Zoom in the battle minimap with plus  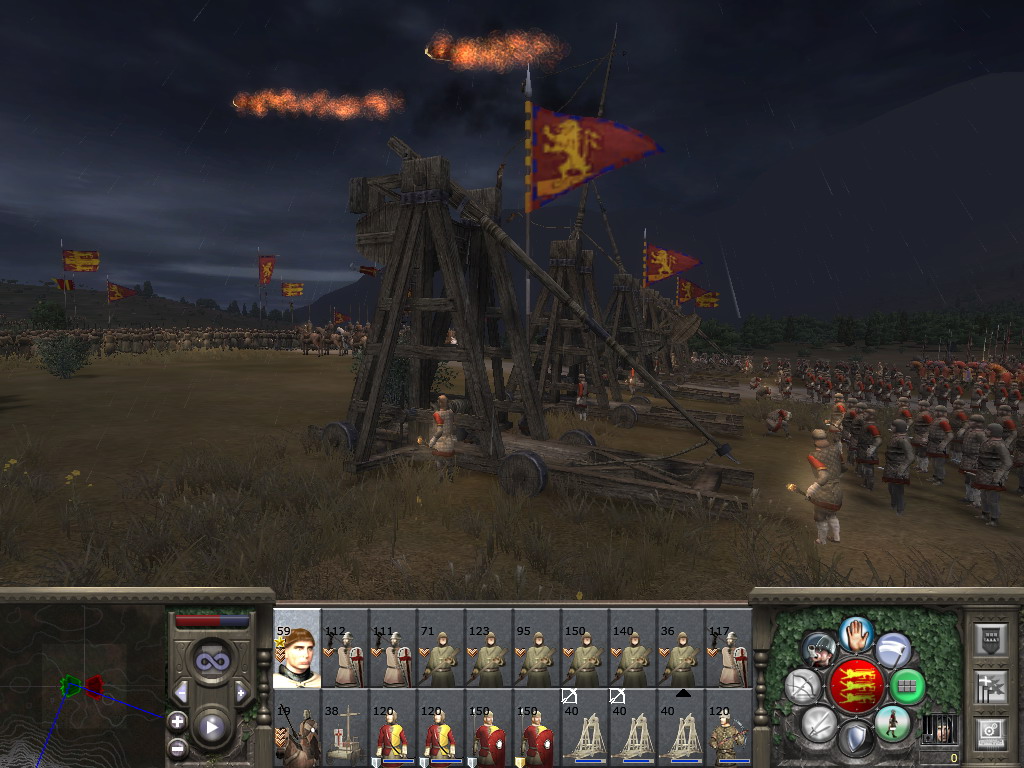pos(177,720)
